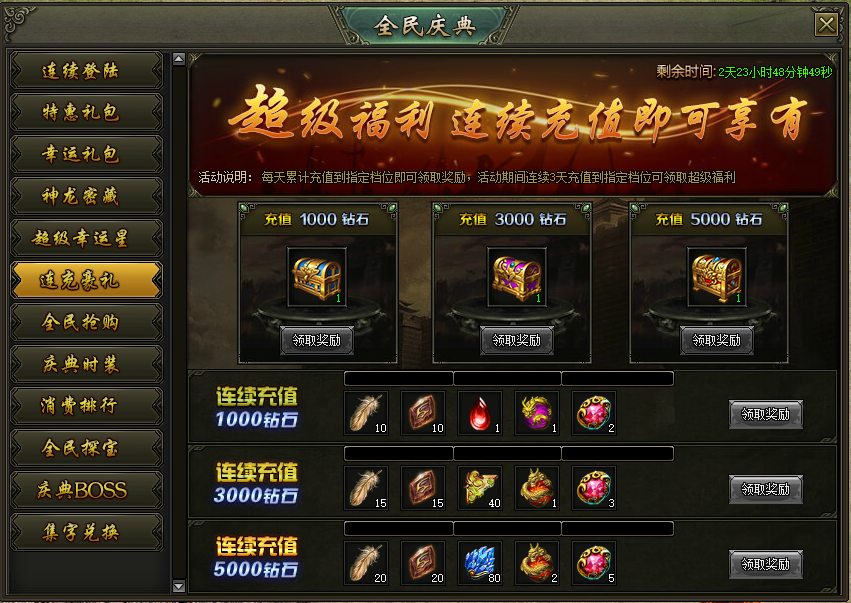This screenshot has height=603, width=851.
Task: Select the 幸运礼包 tab
Action: [x=86, y=155]
